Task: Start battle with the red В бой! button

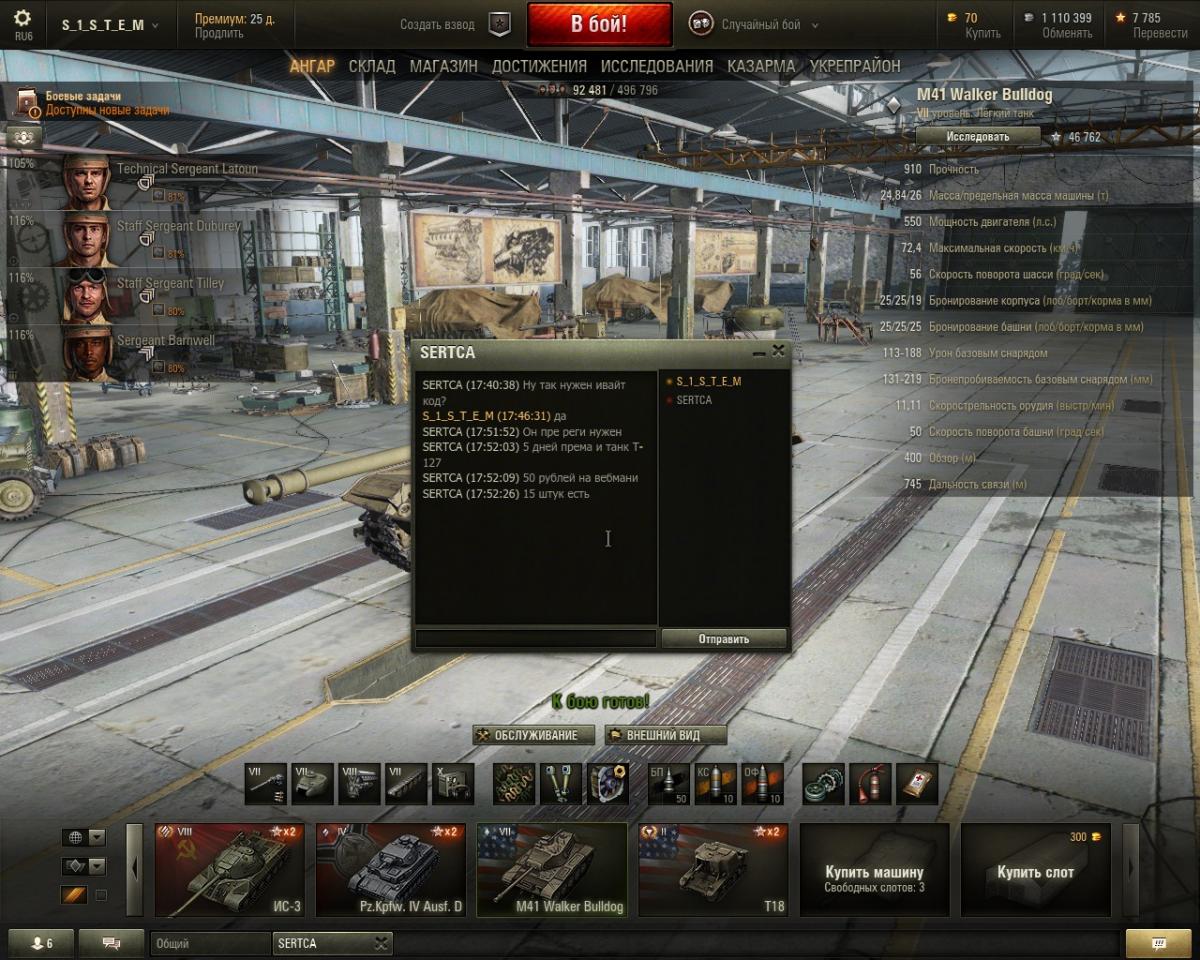Action: pyautogui.click(x=599, y=25)
